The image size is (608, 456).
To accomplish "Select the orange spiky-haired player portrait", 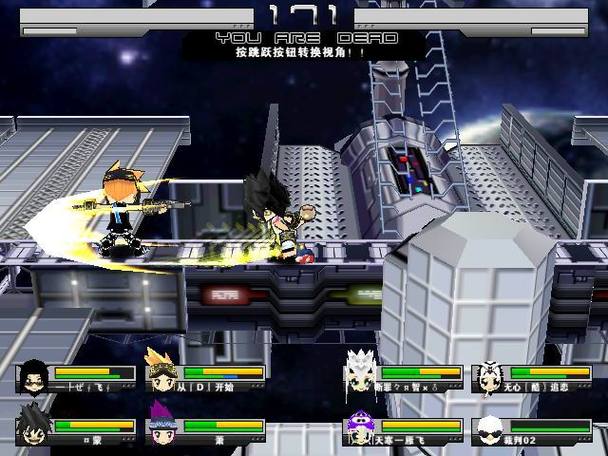I will pyautogui.click(x=160, y=372).
